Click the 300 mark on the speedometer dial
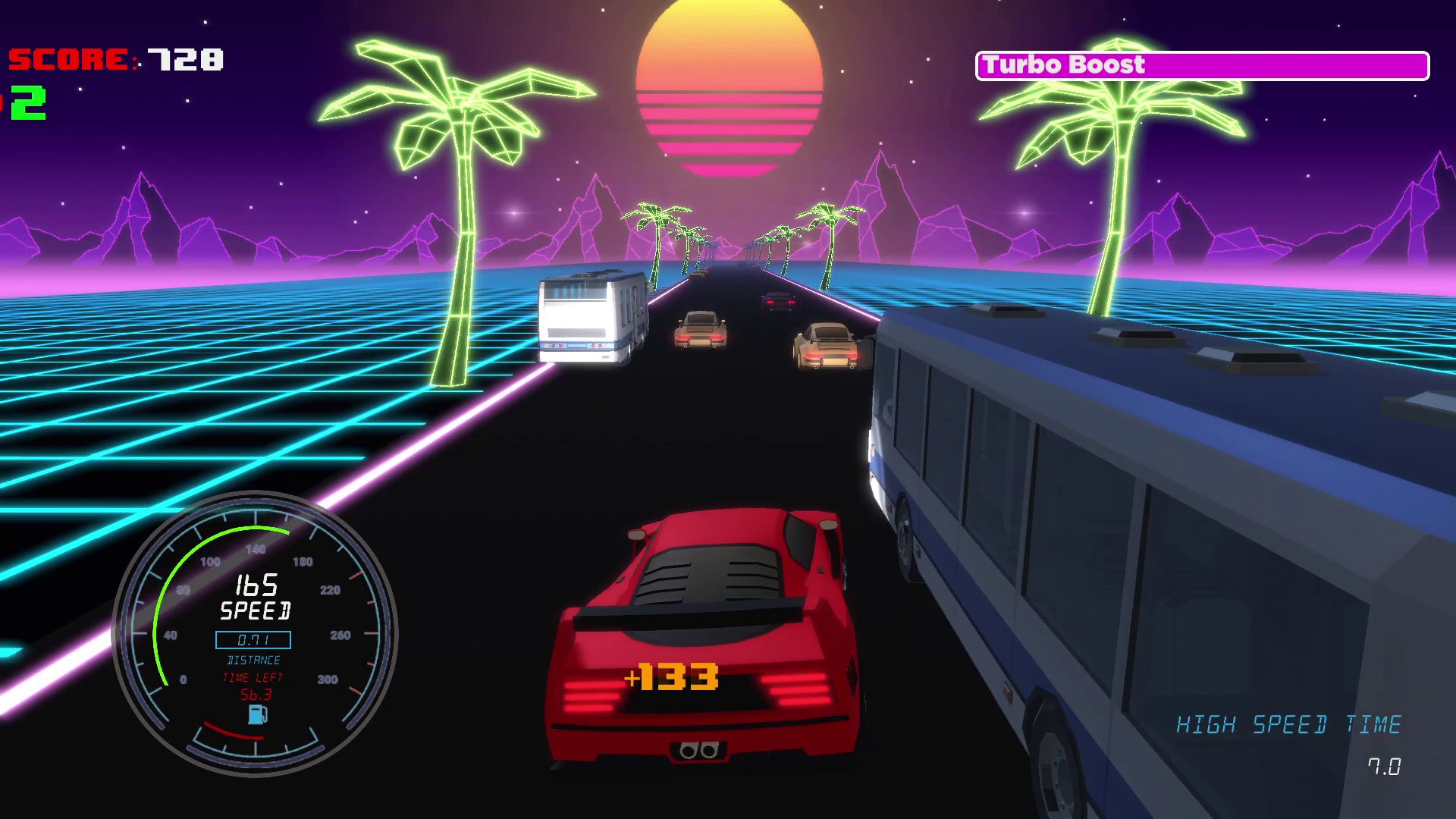 coord(326,680)
